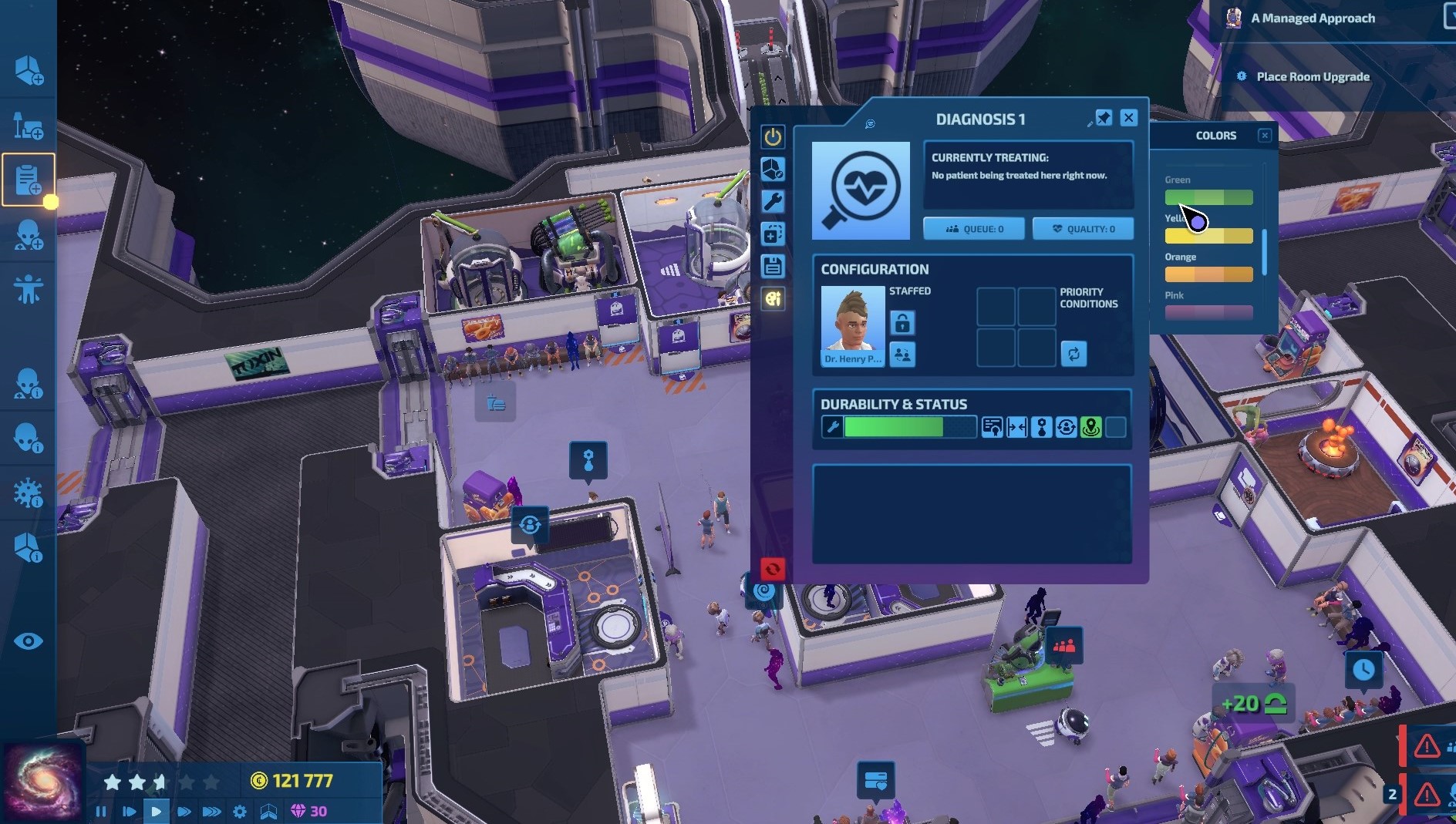1456x824 pixels.
Task: Set the fastest triple-arrow game speed
Action: click(x=211, y=811)
